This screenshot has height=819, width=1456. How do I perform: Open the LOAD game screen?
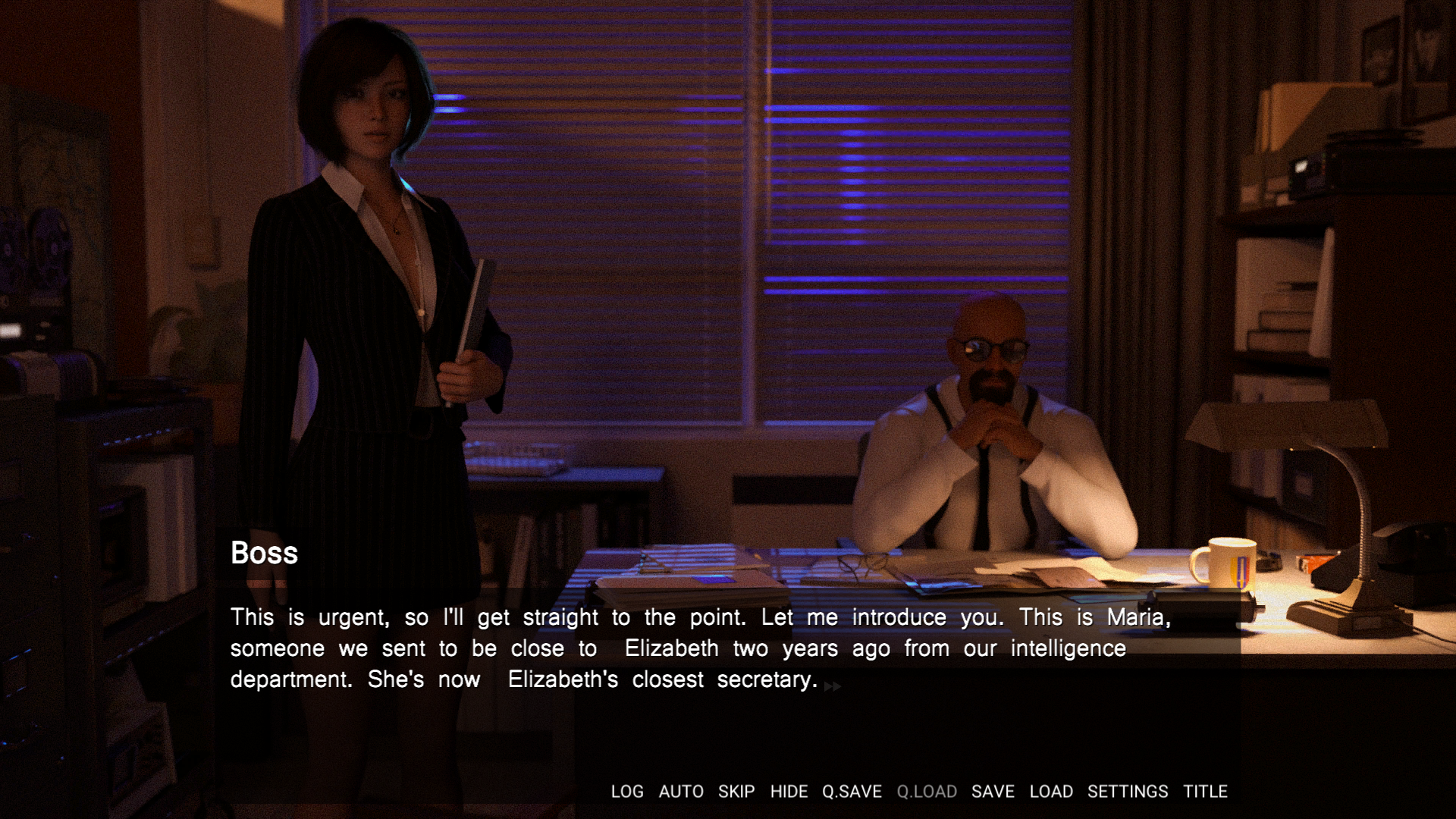(1051, 792)
